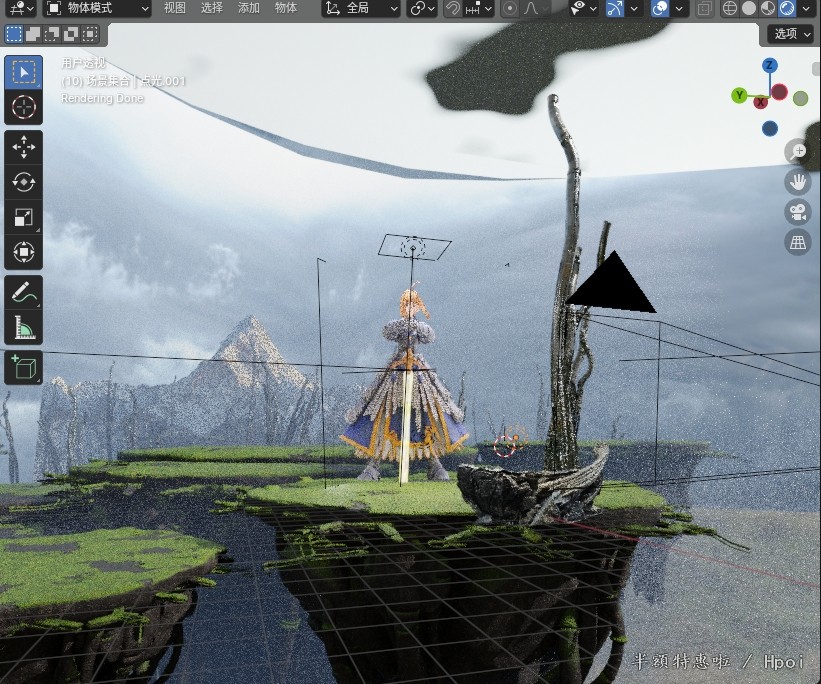This screenshot has height=684, width=821.
Task: Select the measure ruler tool
Action: [23, 327]
